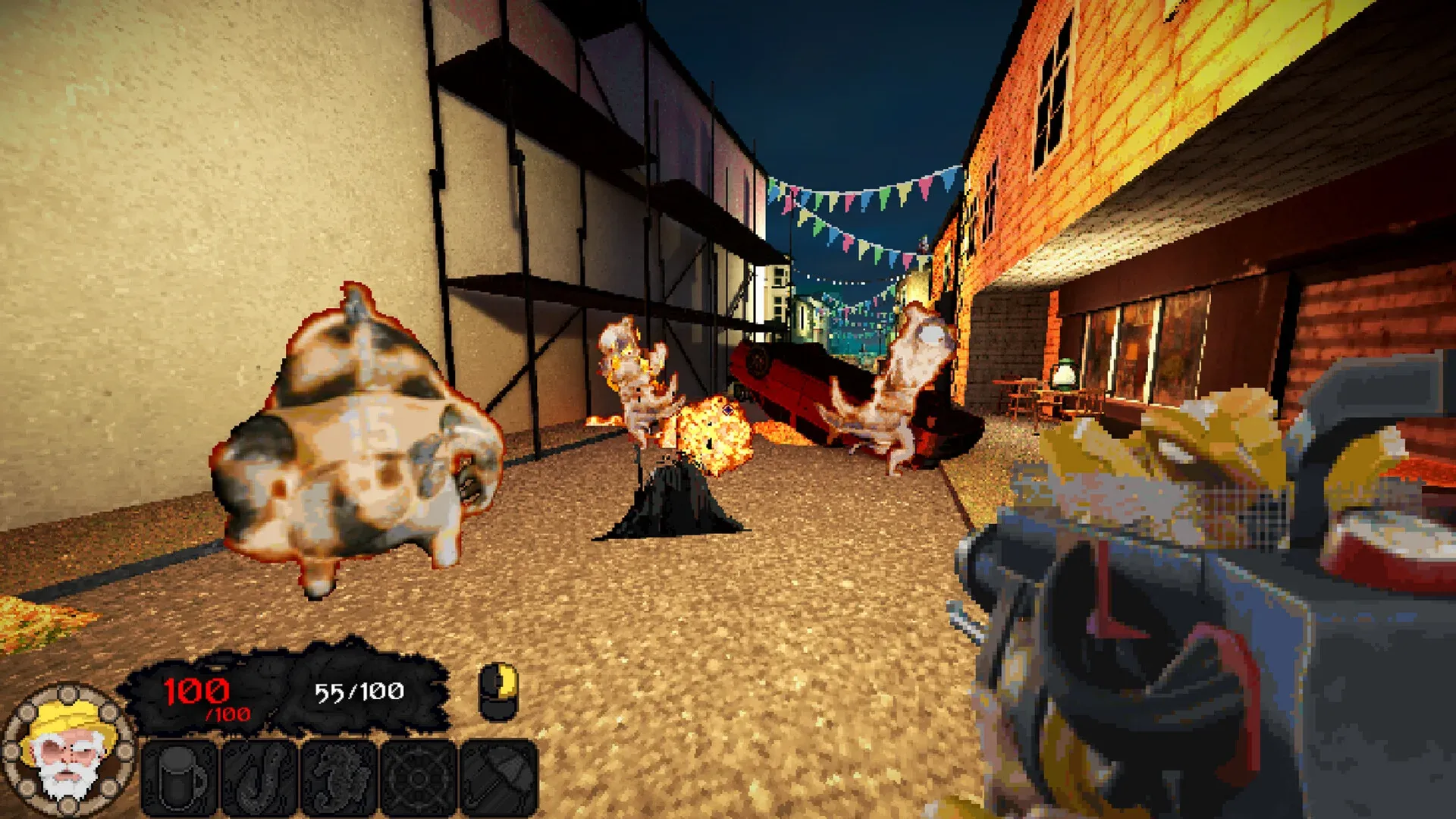Click the bearded fisherman portrait
1456x819 pixels.
point(68,751)
